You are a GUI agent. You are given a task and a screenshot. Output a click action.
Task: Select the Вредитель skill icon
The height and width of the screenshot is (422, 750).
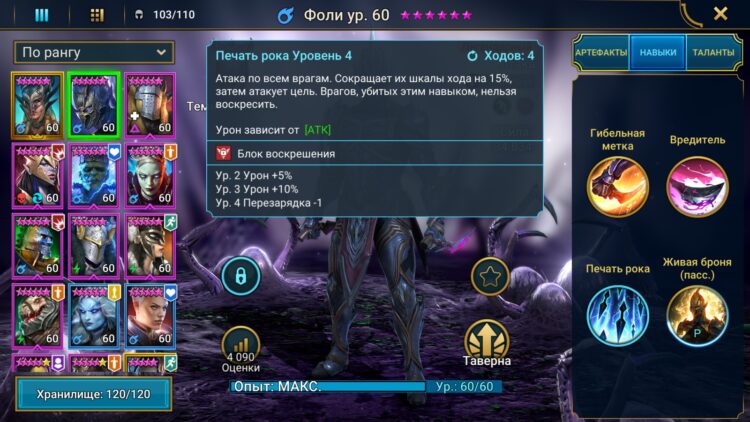click(697, 186)
